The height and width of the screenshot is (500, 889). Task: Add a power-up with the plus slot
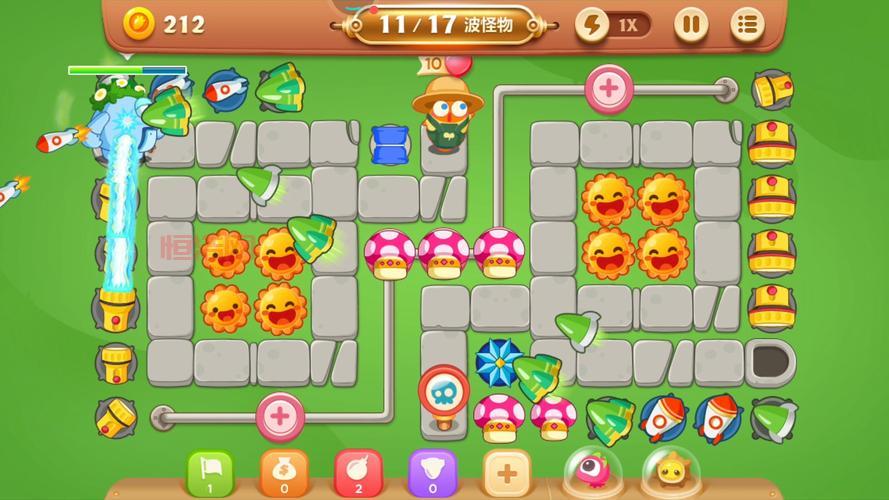507,471
